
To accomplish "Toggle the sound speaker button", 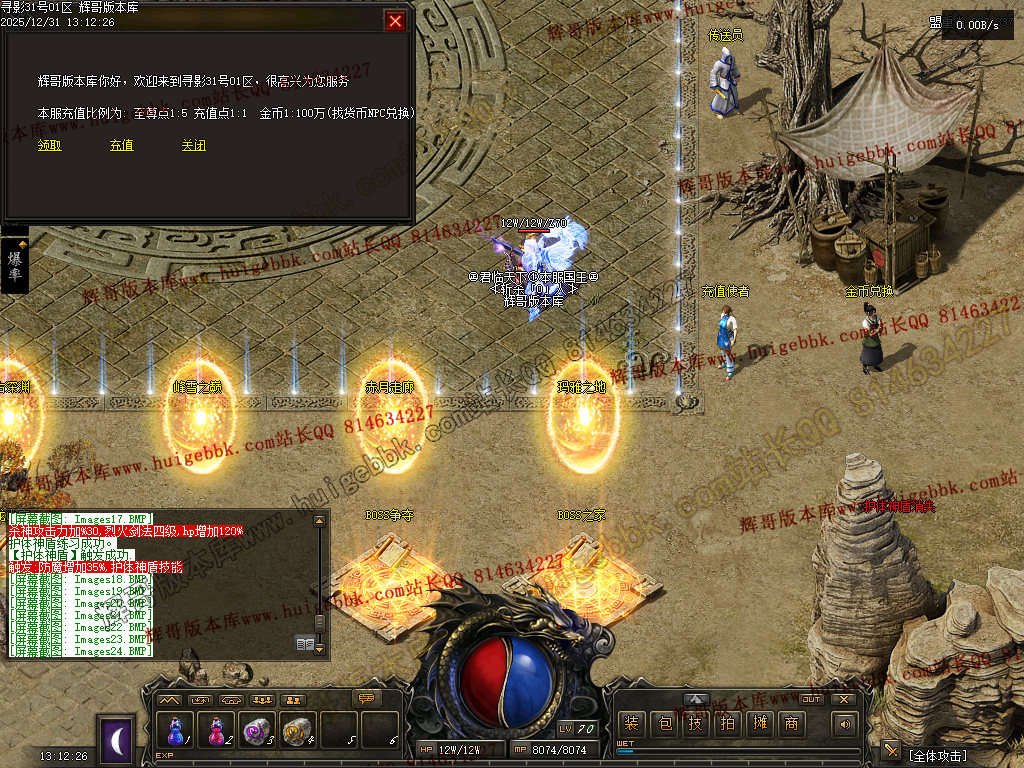I will [x=845, y=724].
